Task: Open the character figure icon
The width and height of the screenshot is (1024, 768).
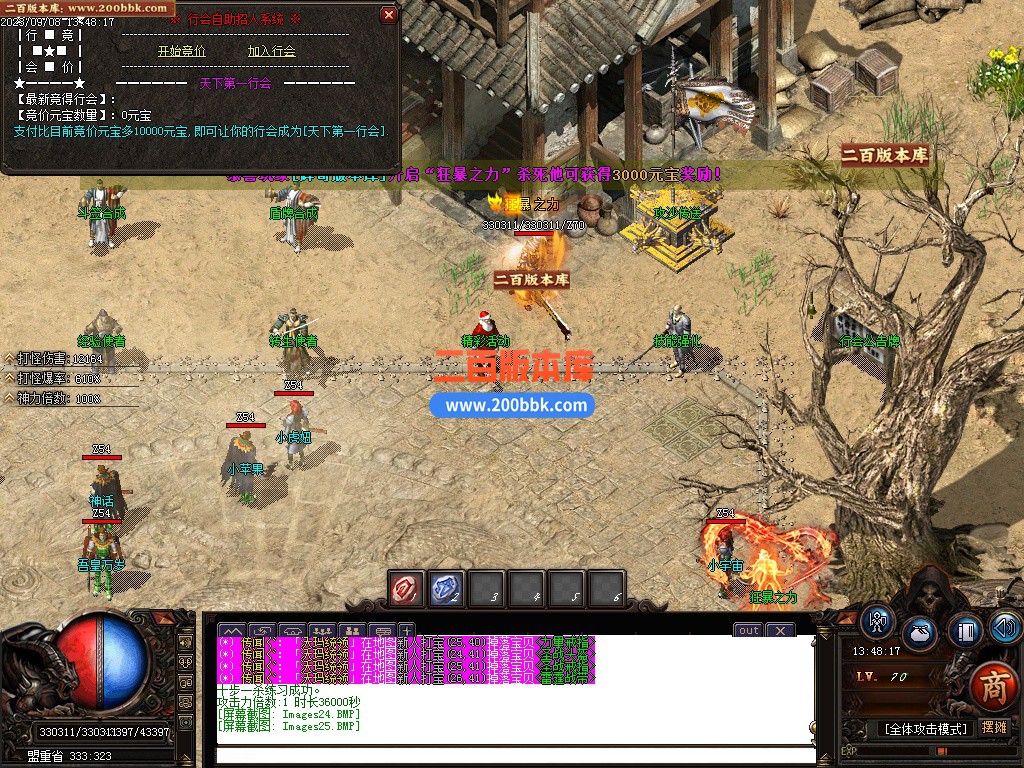Action: click(879, 621)
